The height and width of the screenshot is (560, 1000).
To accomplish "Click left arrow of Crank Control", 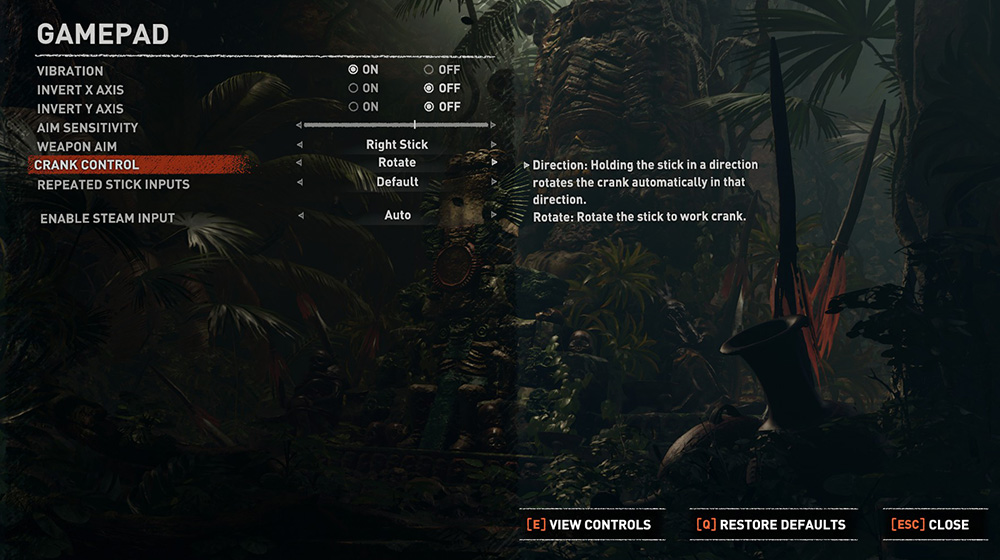I will (300, 162).
